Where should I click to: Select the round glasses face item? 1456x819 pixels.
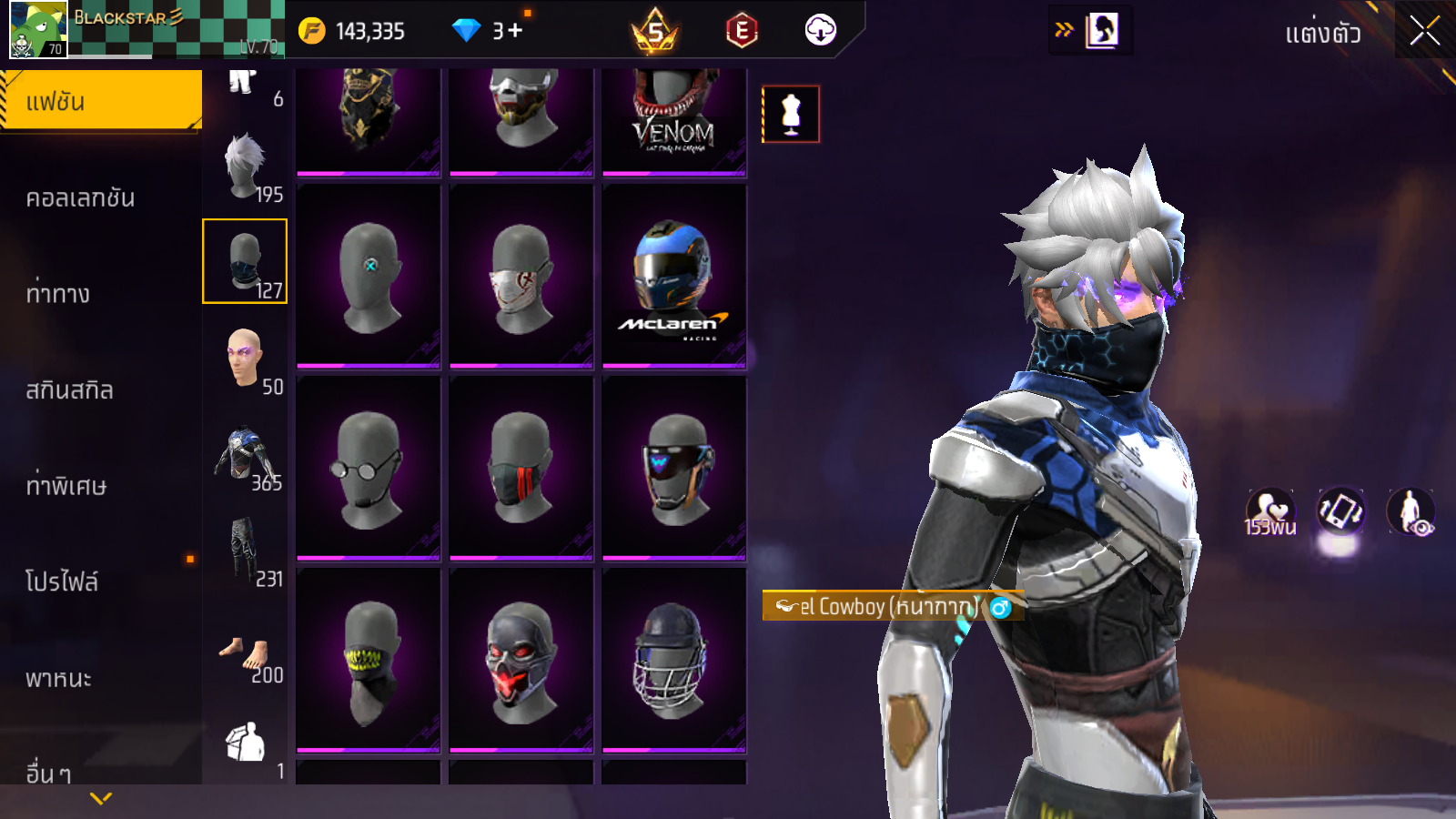click(368, 468)
